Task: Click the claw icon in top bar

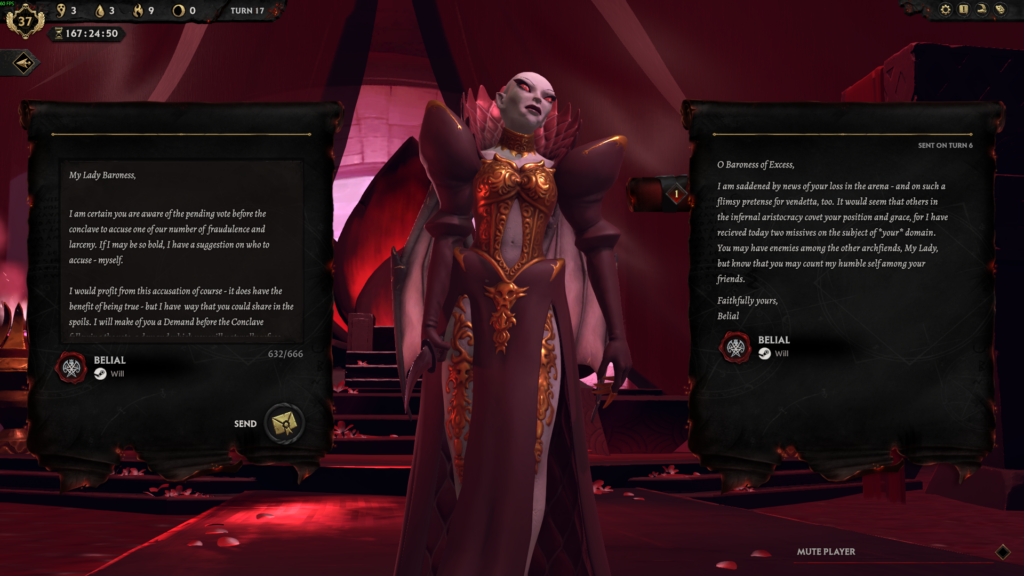Action: (981, 10)
